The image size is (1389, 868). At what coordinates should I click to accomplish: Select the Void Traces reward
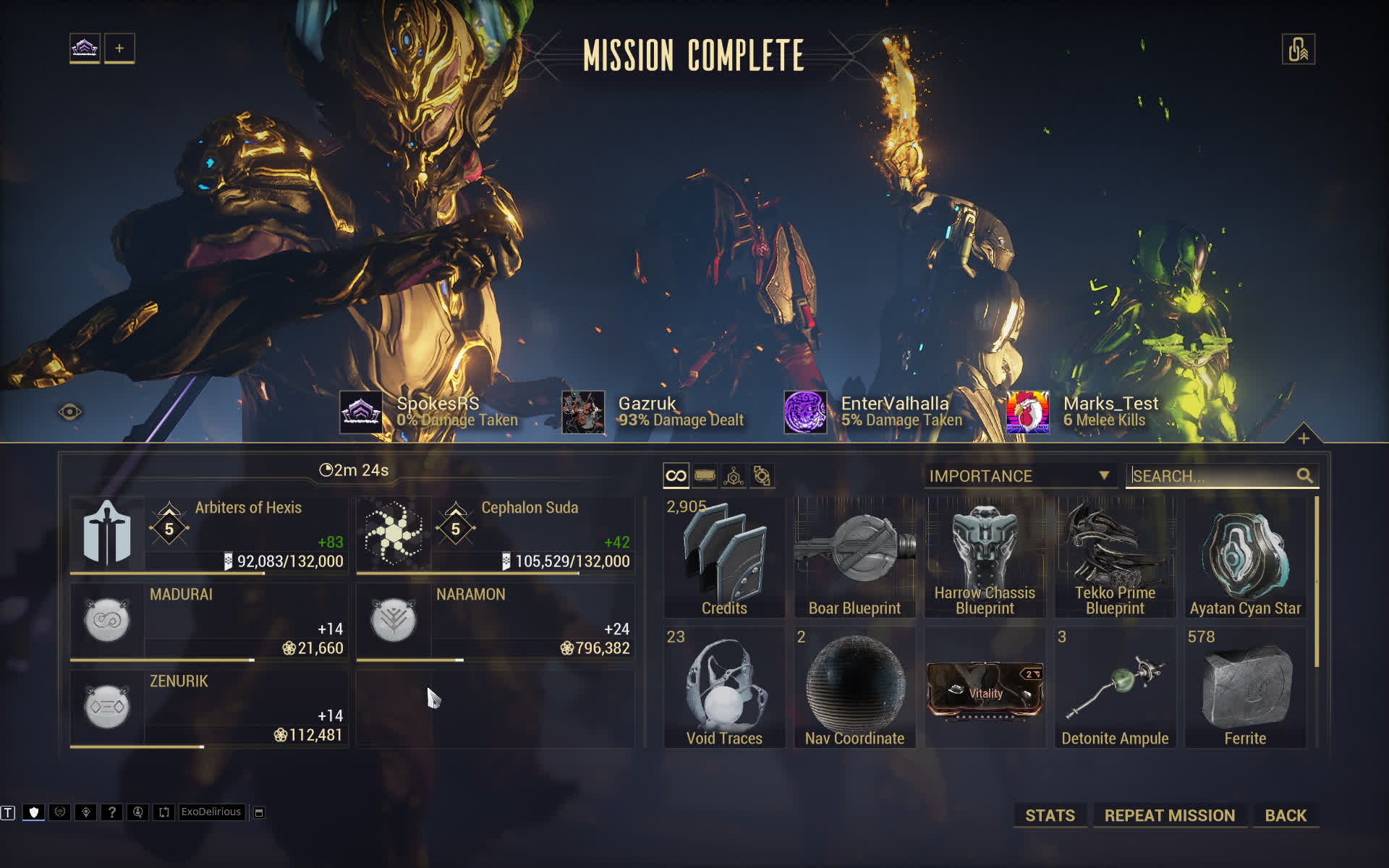724,688
